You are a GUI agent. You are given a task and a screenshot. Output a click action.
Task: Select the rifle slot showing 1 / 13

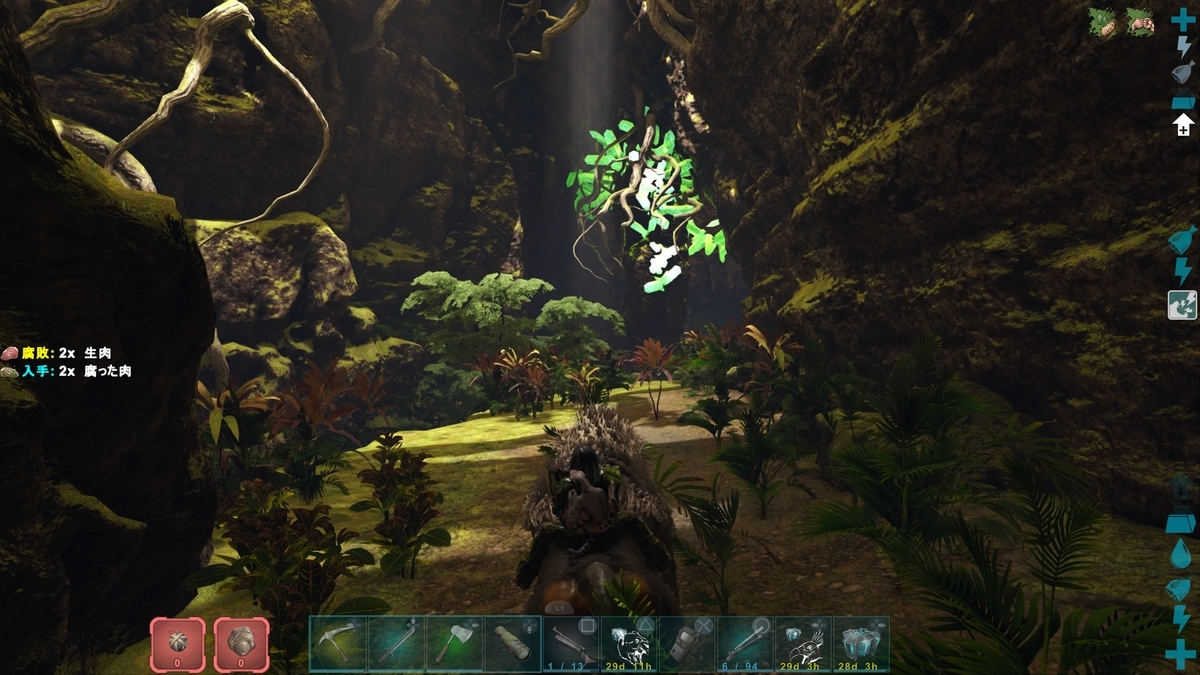point(571,643)
